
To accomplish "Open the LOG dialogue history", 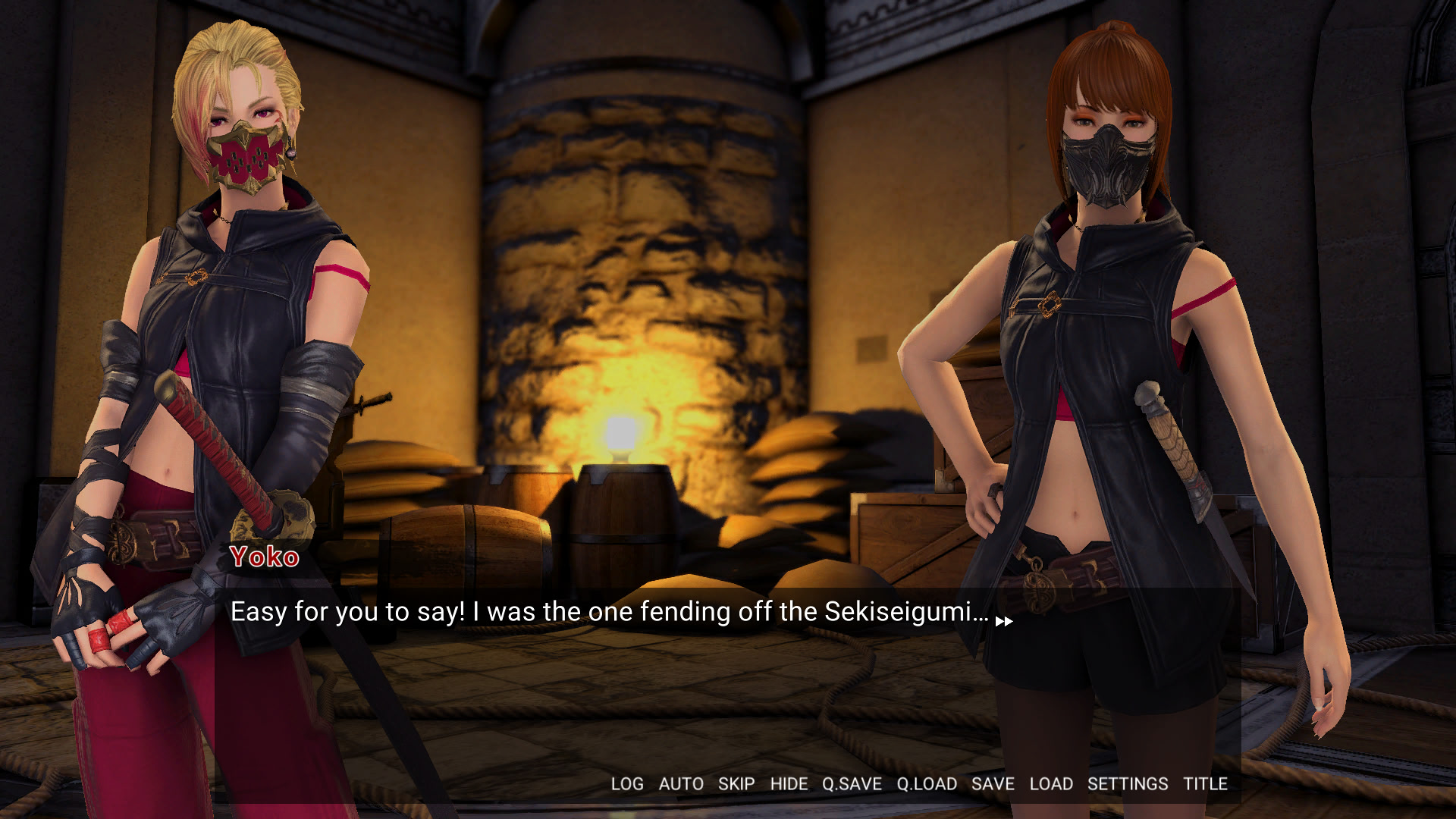I will 627,784.
